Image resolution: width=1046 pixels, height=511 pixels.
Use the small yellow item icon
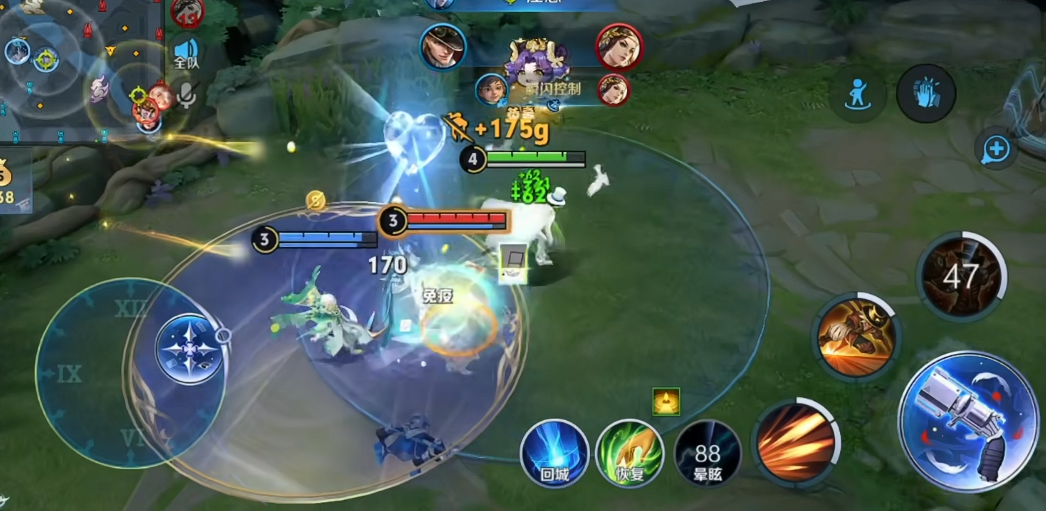click(666, 401)
